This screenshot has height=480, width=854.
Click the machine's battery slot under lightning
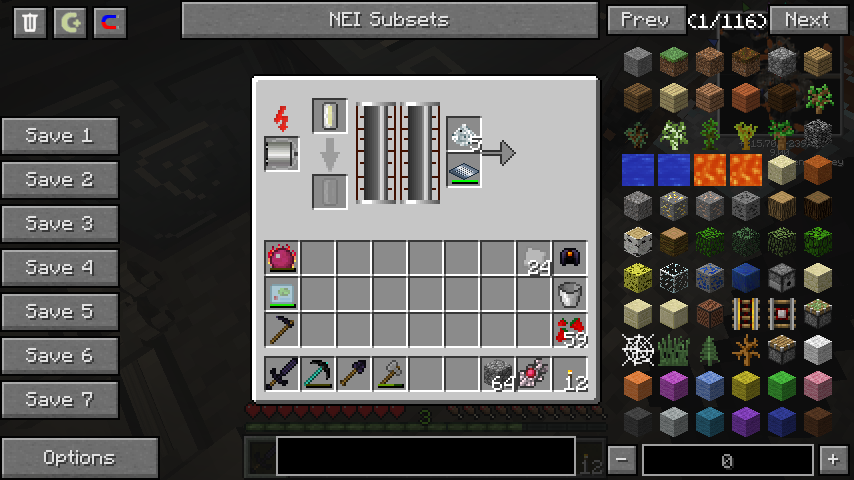(x=282, y=155)
